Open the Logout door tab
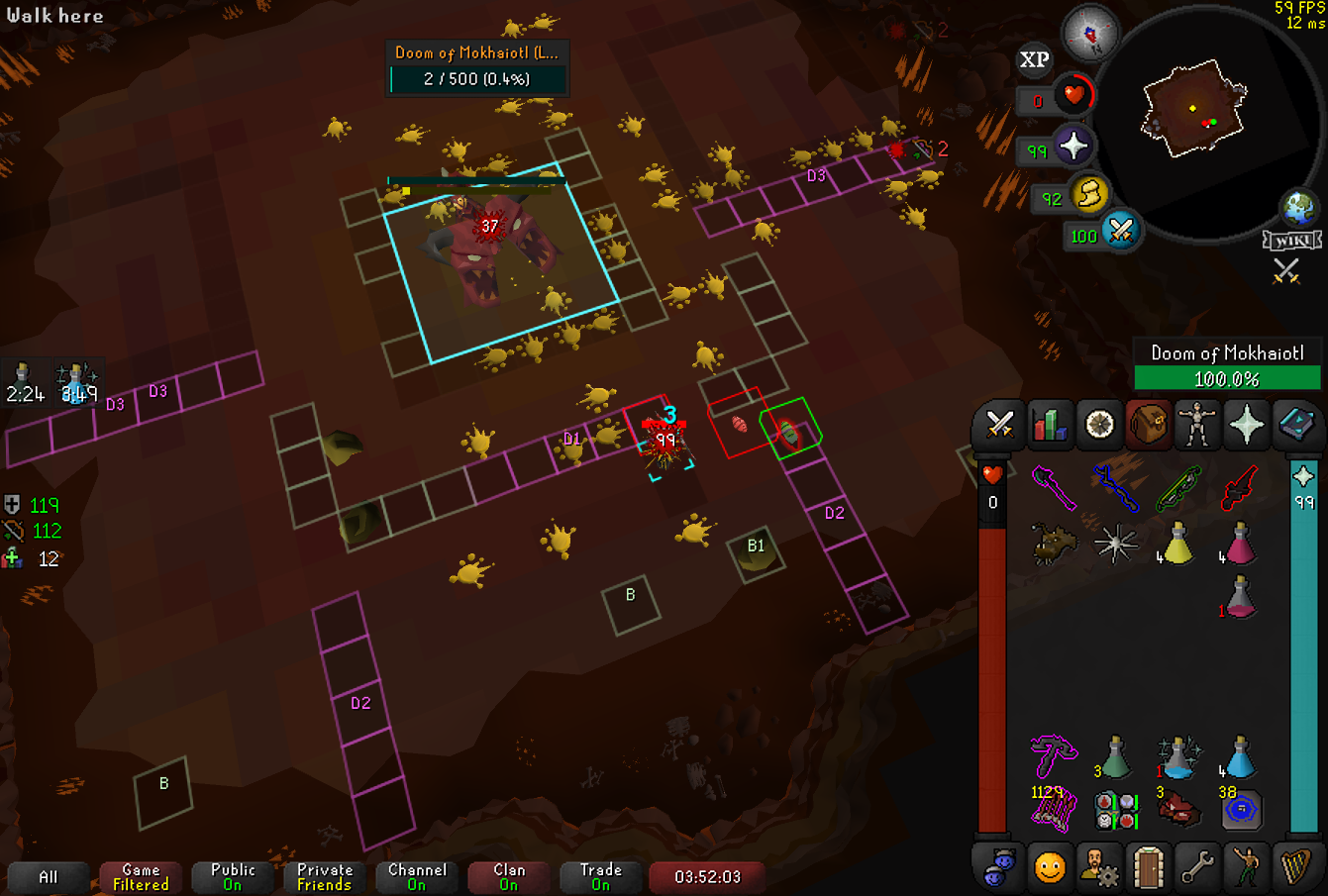The height and width of the screenshot is (896, 1328). click(1148, 868)
